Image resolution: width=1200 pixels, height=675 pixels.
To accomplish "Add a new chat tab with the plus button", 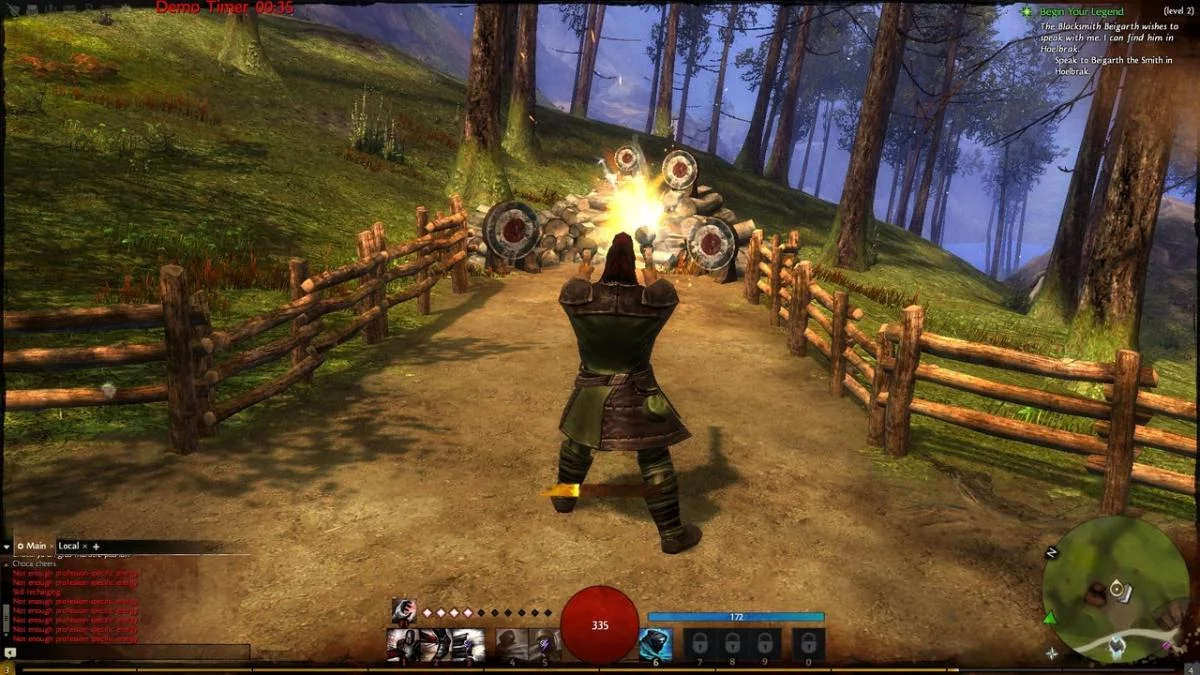I will (97, 546).
